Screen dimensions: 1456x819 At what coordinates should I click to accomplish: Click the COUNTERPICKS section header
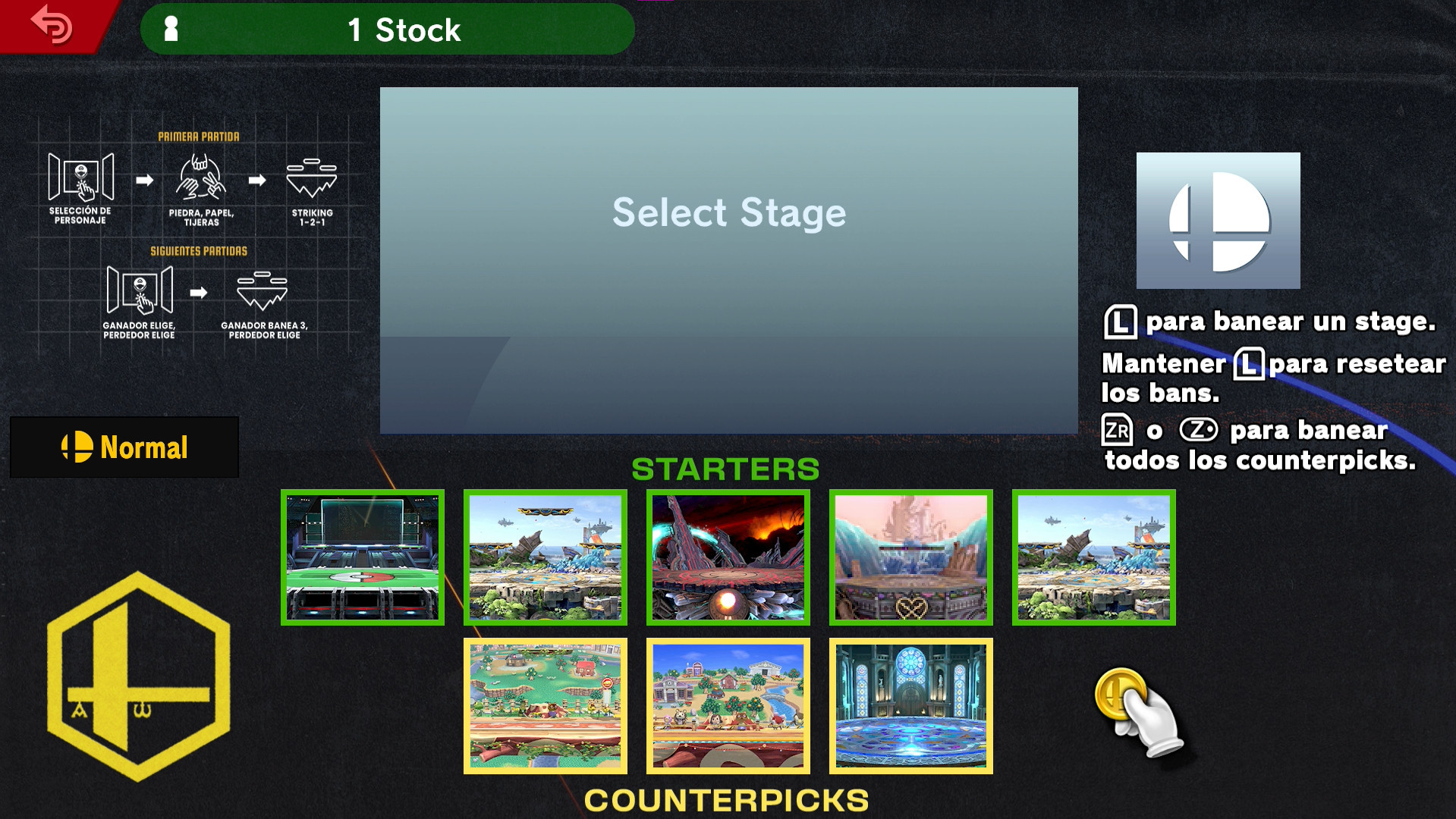point(727,799)
